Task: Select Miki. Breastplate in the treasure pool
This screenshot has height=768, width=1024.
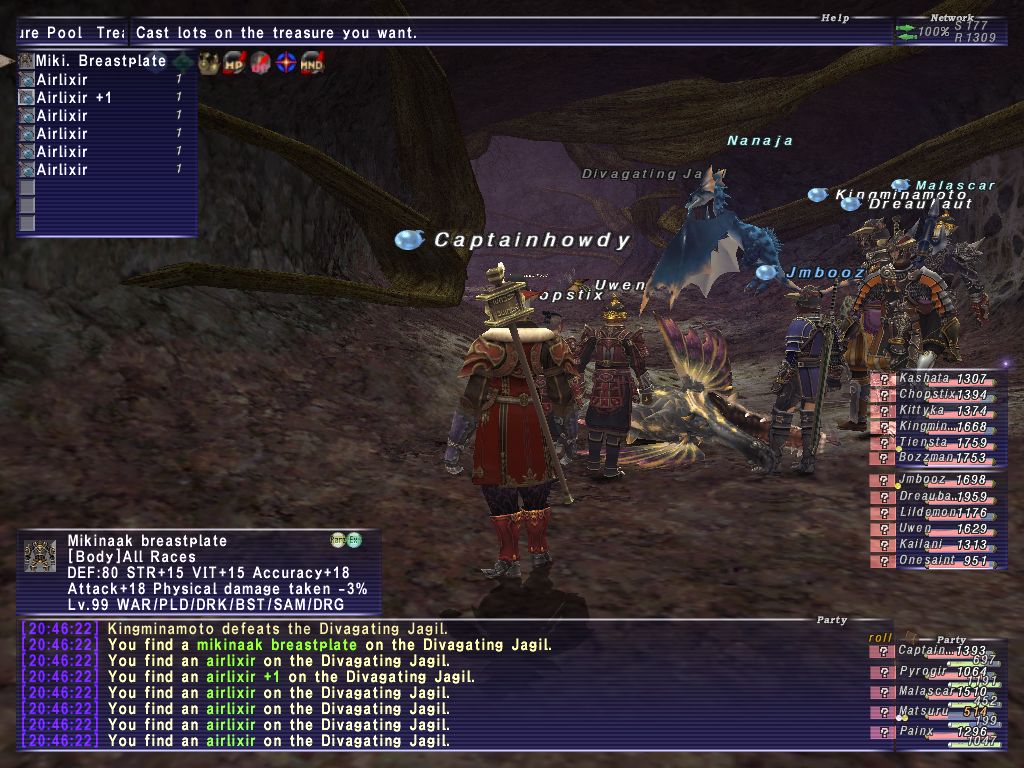Action: click(x=100, y=61)
